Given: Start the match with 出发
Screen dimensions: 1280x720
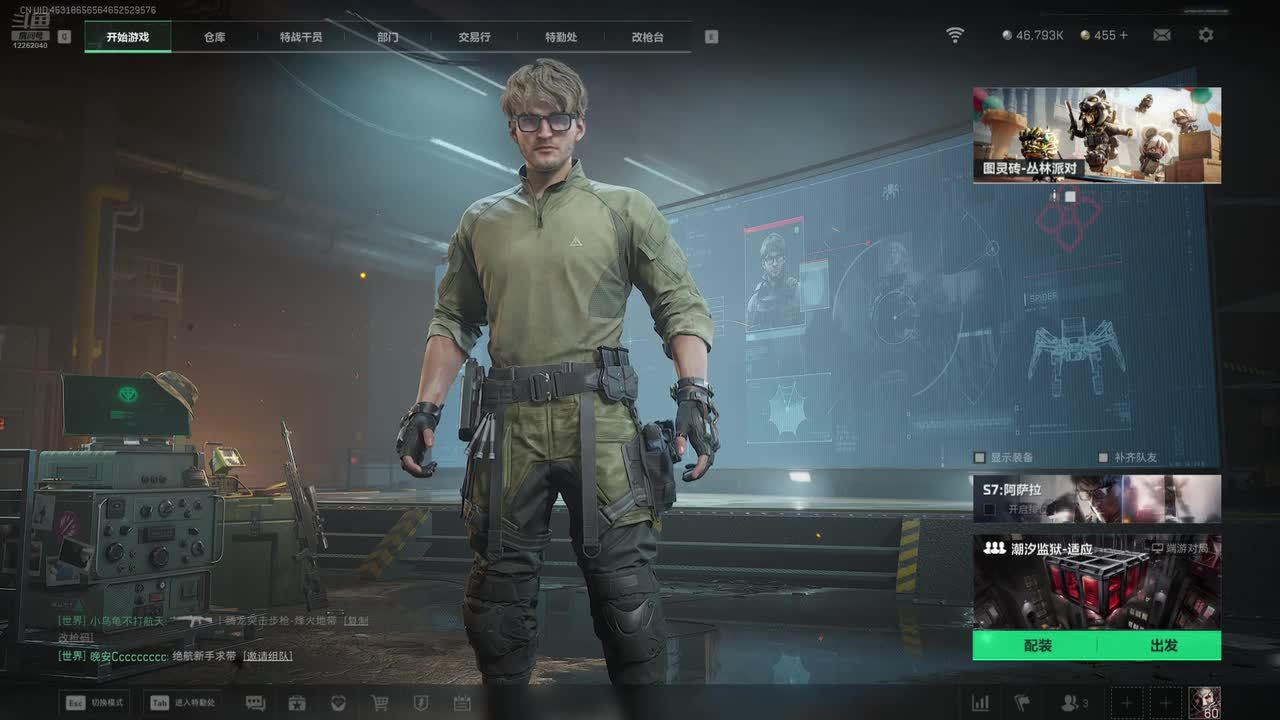Looking at the screenshot, I should tap(1163, 646).
